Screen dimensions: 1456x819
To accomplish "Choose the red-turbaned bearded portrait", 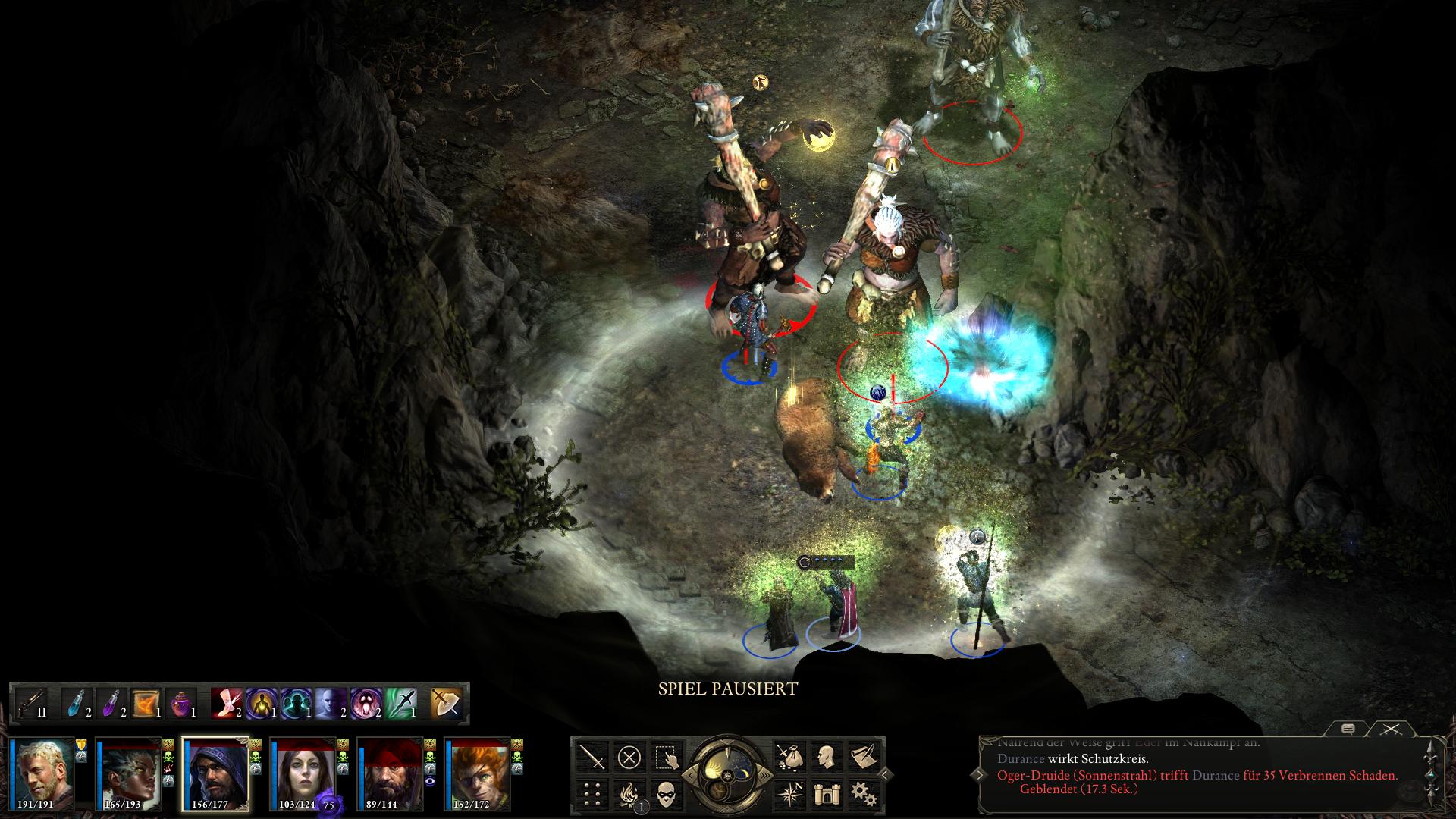I will (390, 773).
